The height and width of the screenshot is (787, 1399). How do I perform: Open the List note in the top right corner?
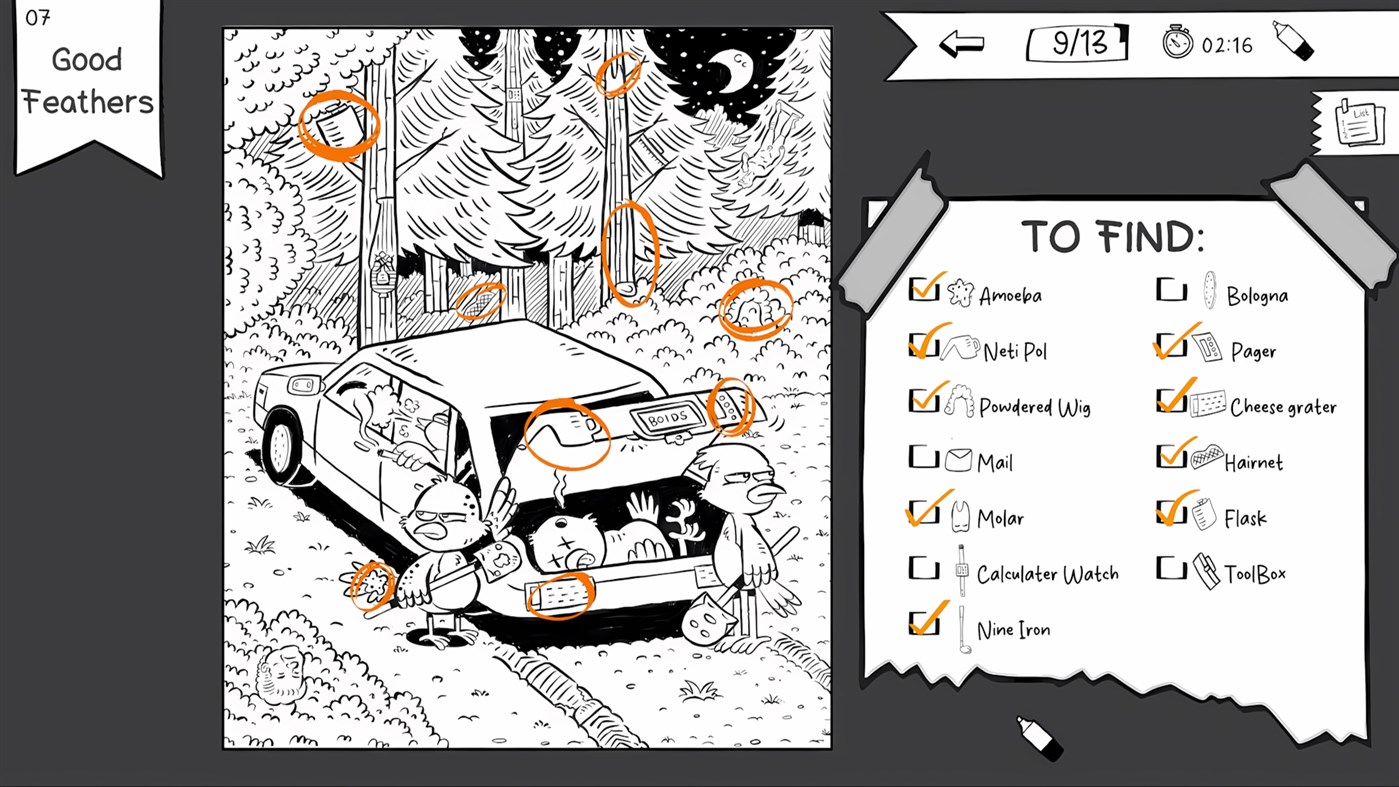(x=1357, y=122)
